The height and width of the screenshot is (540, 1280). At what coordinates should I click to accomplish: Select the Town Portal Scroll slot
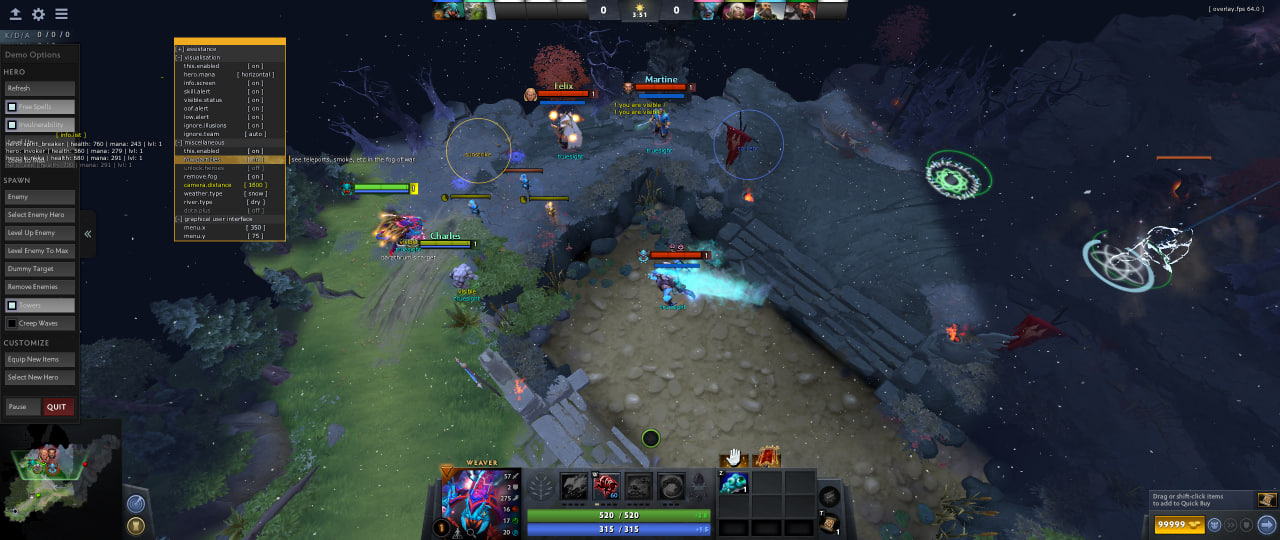pos(829,523)
